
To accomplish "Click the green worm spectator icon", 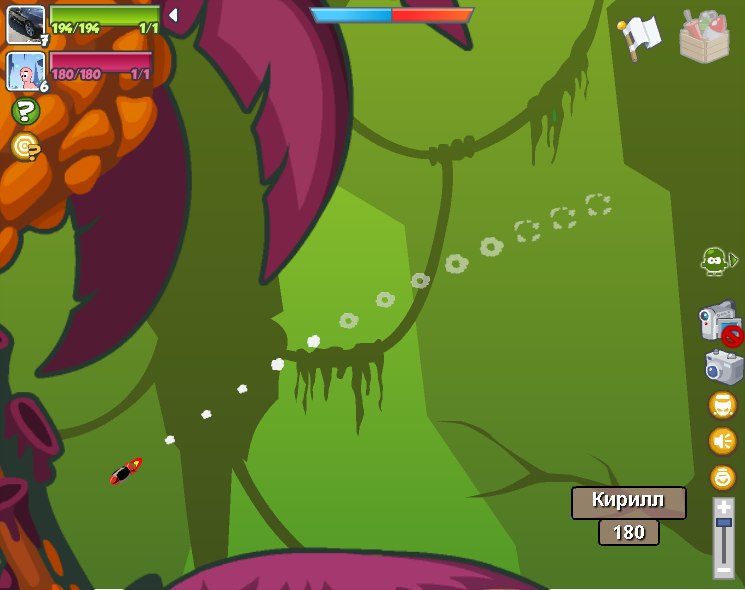I will pos(715,261).
